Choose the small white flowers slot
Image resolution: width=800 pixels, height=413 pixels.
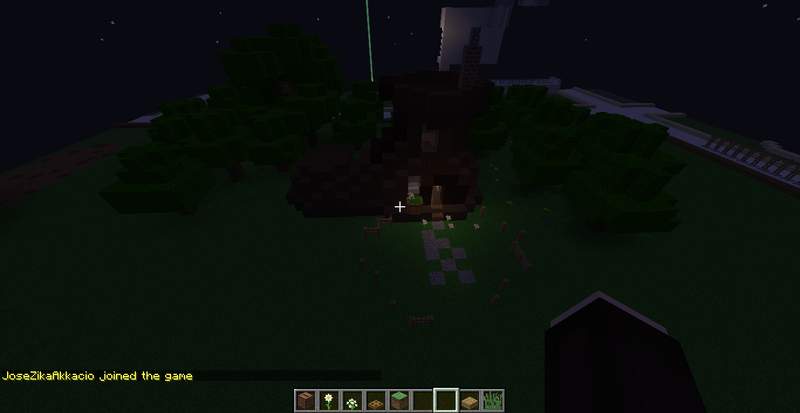(353, 401)
